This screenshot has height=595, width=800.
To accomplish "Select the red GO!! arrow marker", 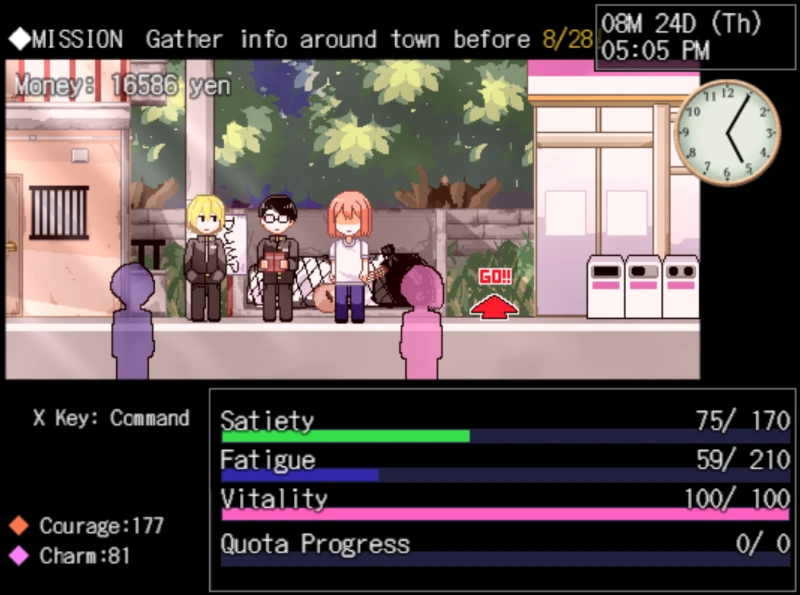I will 494,297.
